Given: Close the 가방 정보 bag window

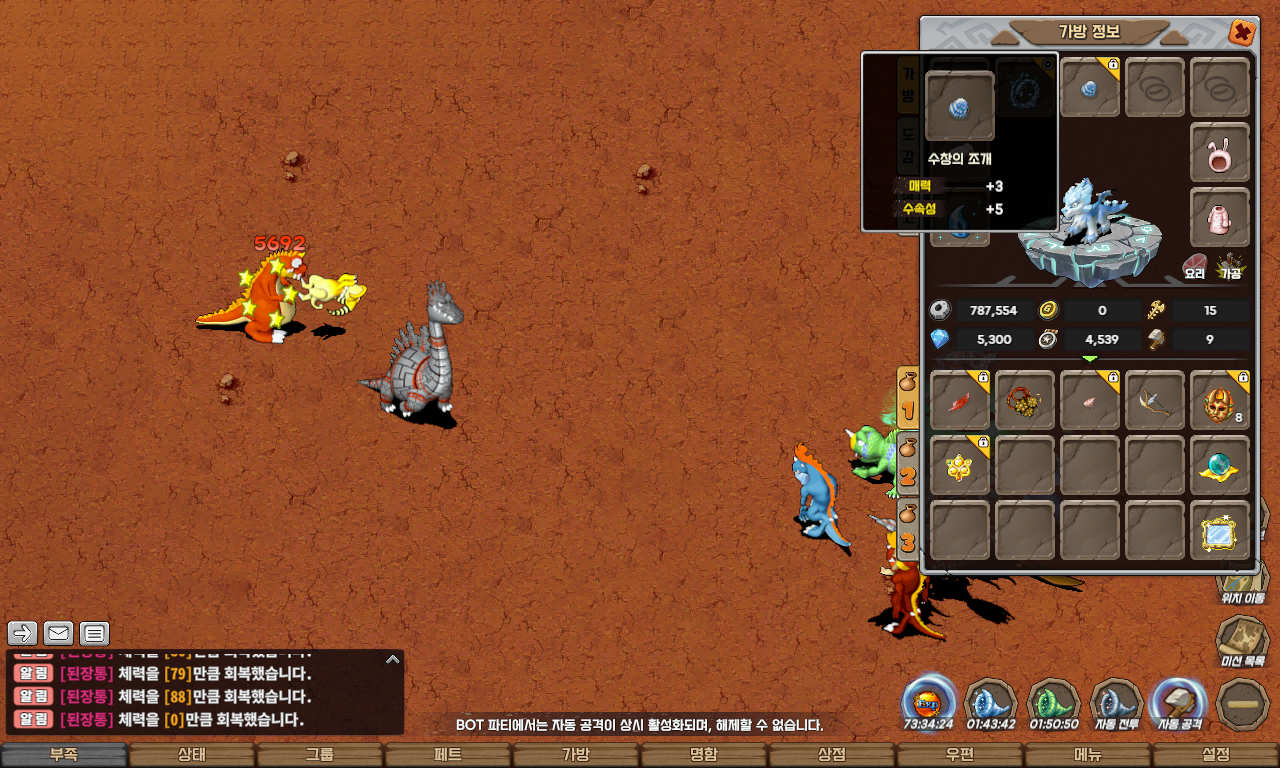Looking at the screenshot, I should (x=1242, y=32).
